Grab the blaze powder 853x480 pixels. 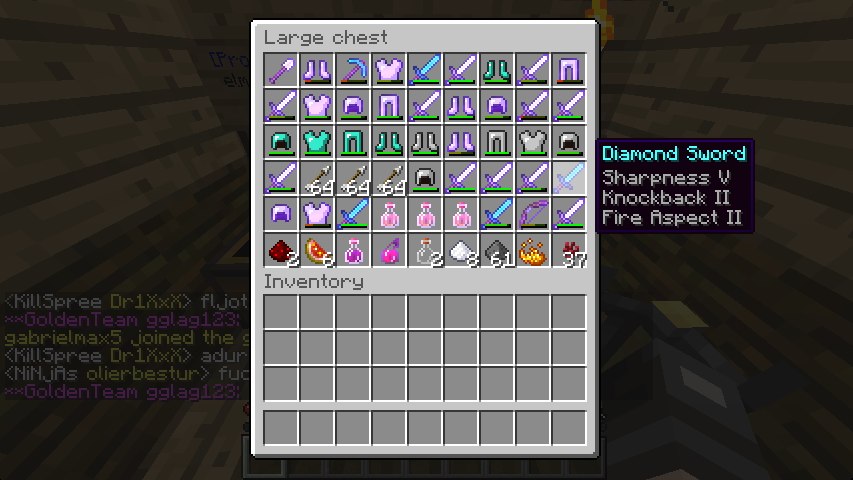(x=533, y=249)
